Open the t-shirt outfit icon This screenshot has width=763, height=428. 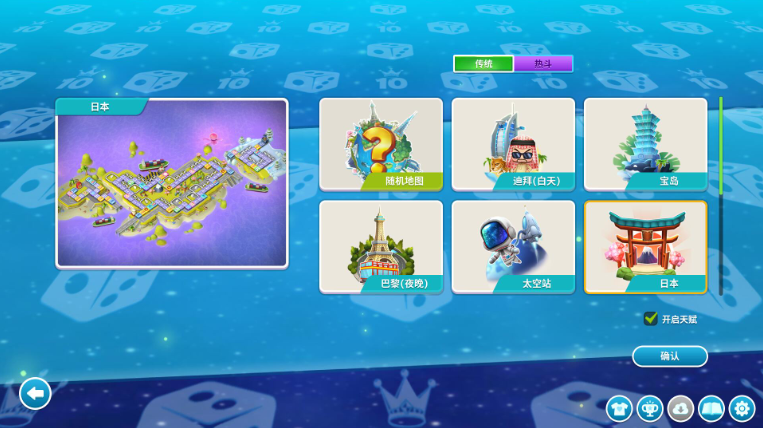[x=619, y=408]
